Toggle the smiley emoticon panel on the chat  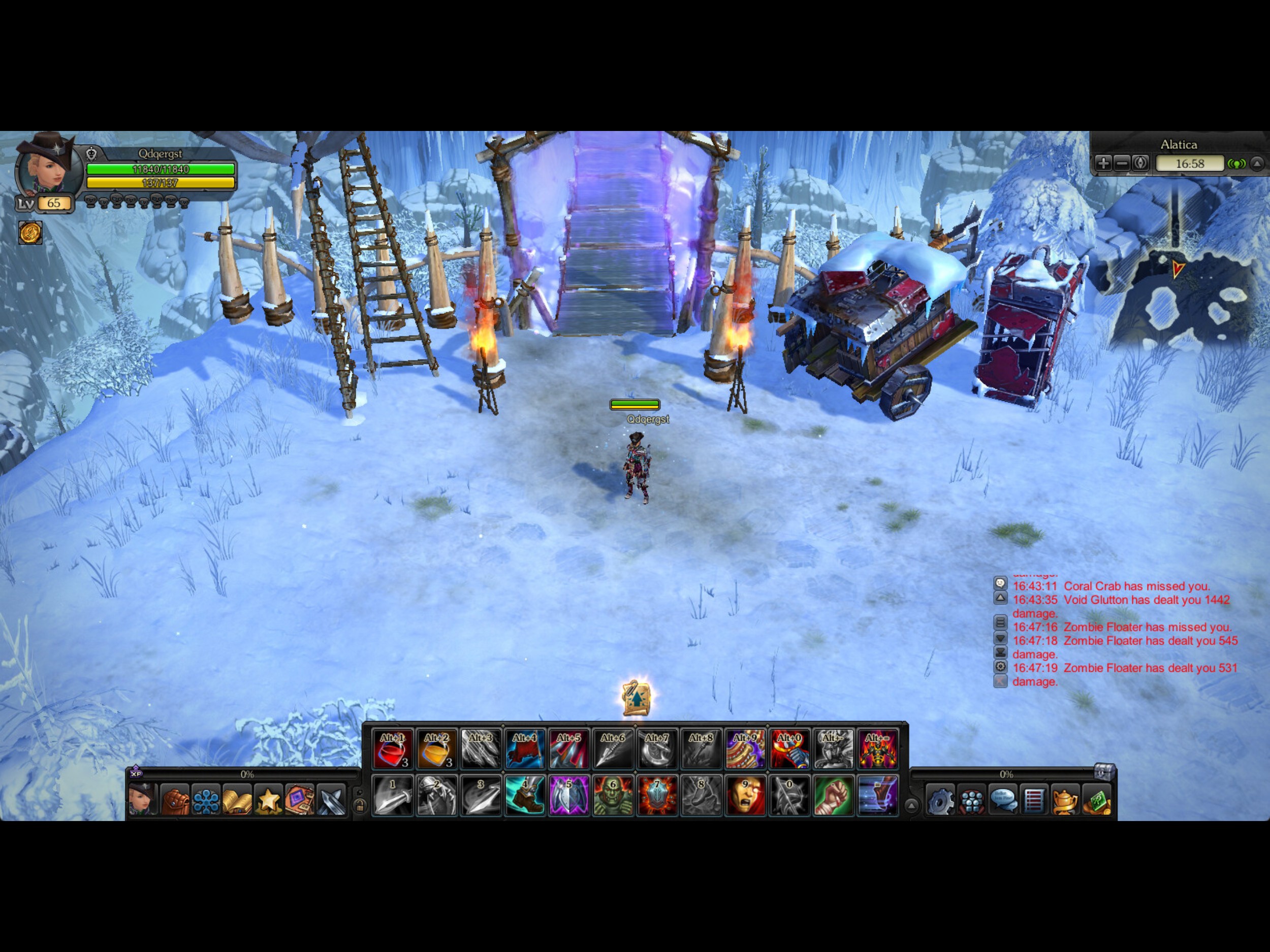tap(1001, 582)
